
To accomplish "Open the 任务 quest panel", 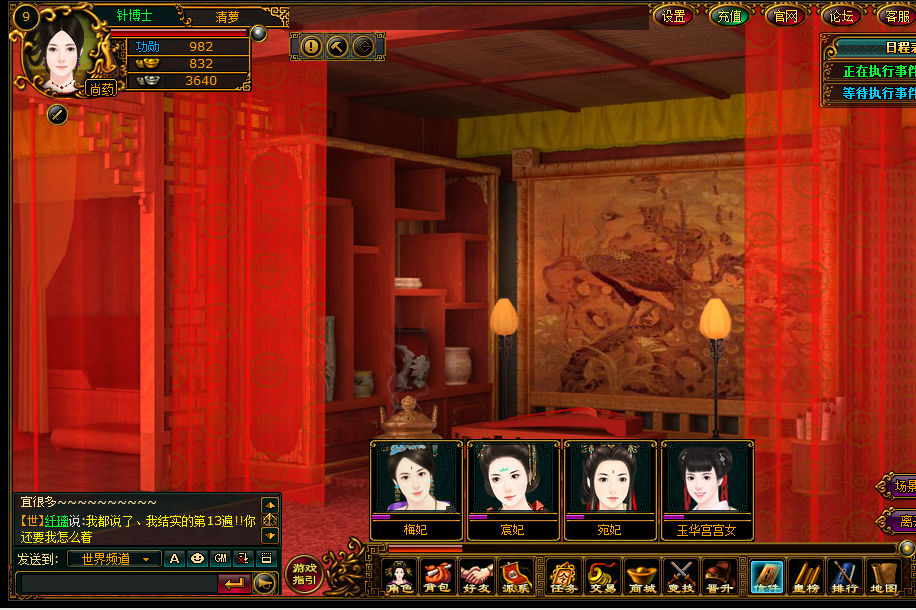I will pyautogui.click(x=565, y=578).
